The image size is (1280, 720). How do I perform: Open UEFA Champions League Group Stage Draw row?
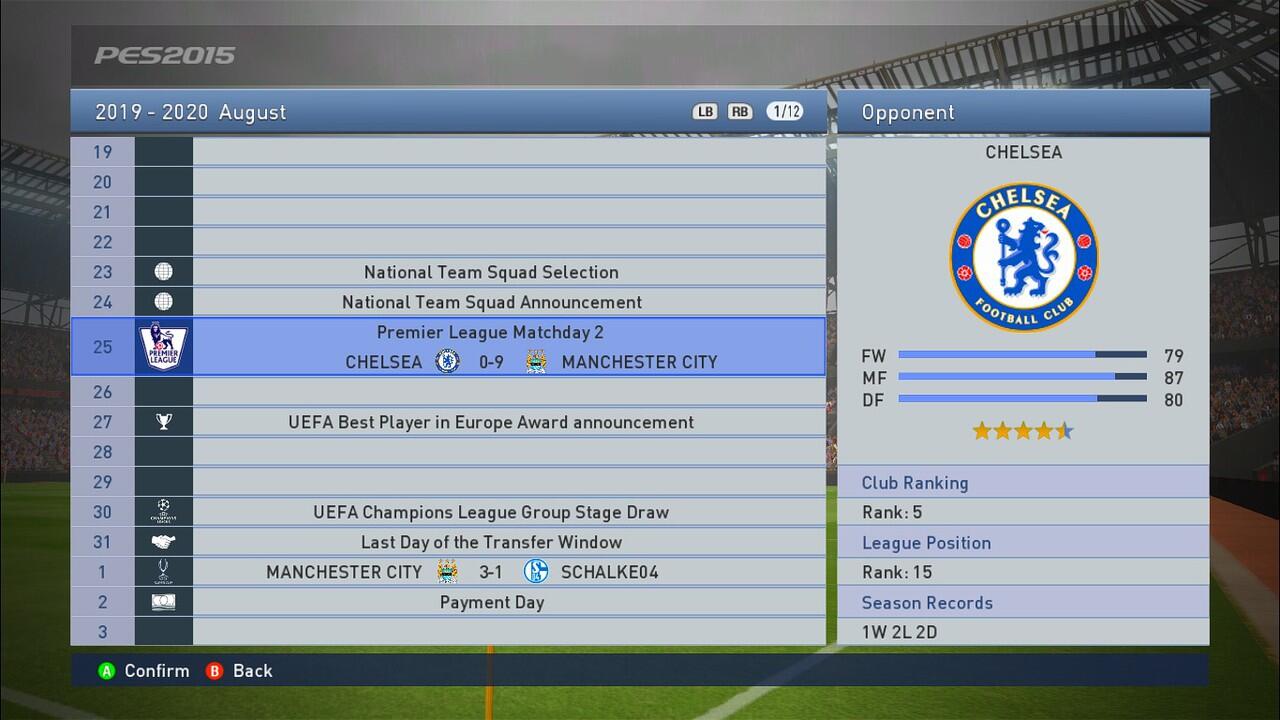[490, 512]
